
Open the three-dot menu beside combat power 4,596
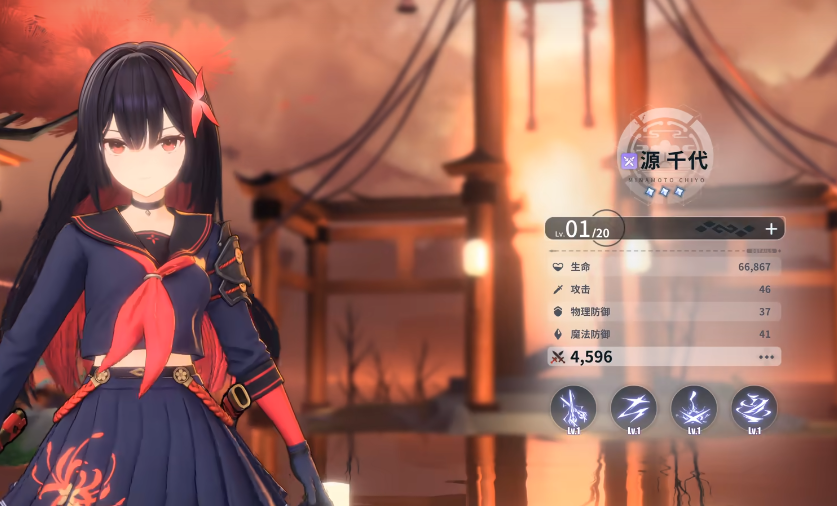[767, 357]
